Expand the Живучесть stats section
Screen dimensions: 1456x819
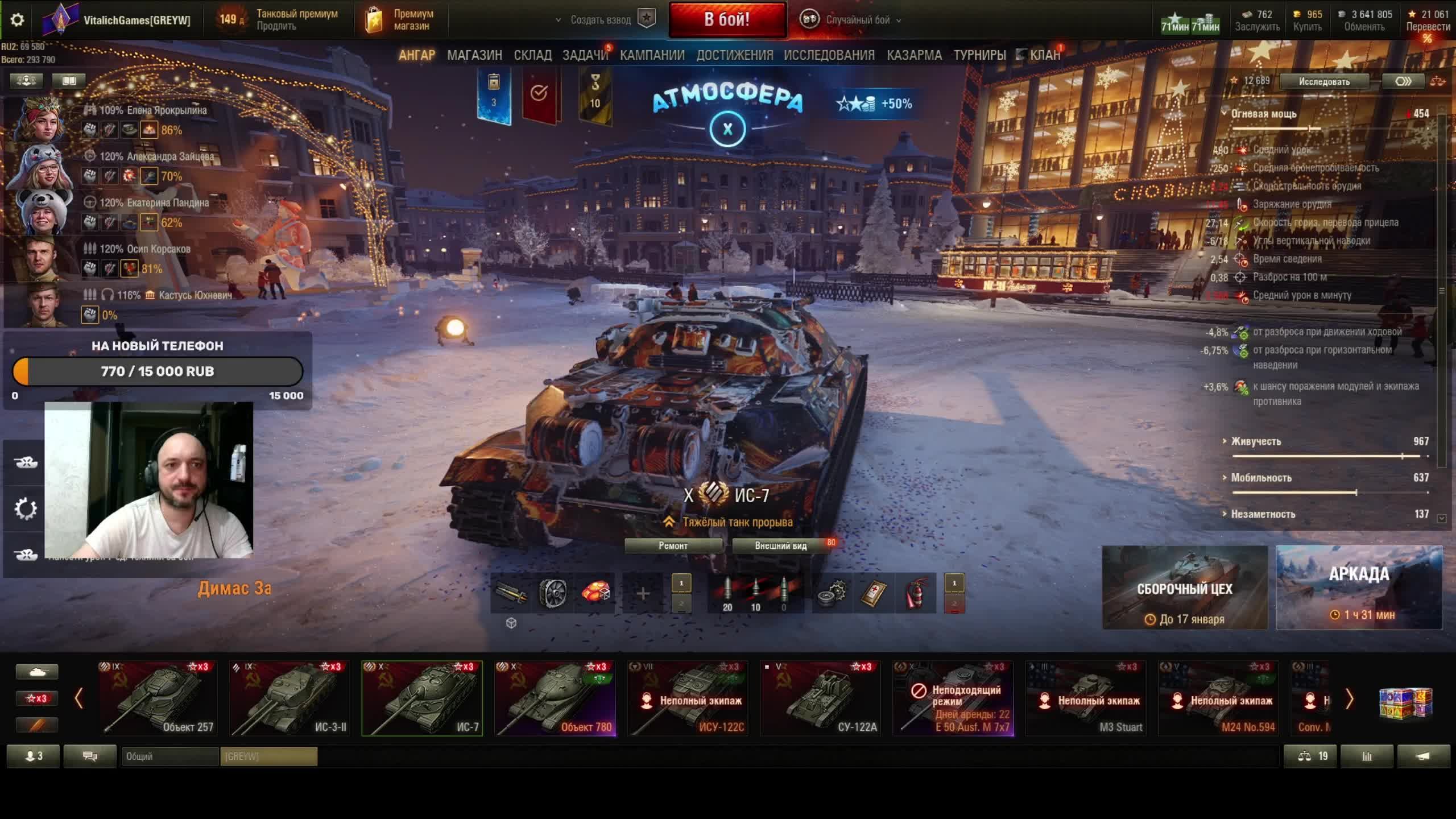pos(1256,442)
